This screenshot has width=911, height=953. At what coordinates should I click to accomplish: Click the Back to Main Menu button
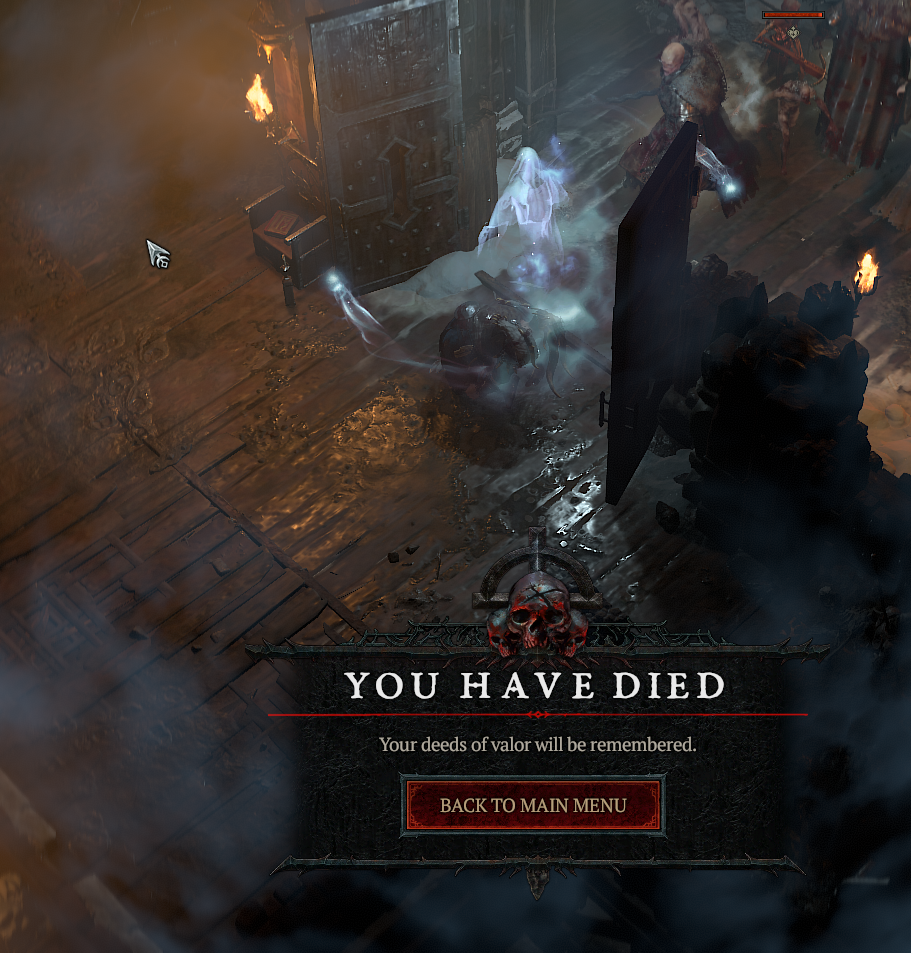[x=533, y=805]
